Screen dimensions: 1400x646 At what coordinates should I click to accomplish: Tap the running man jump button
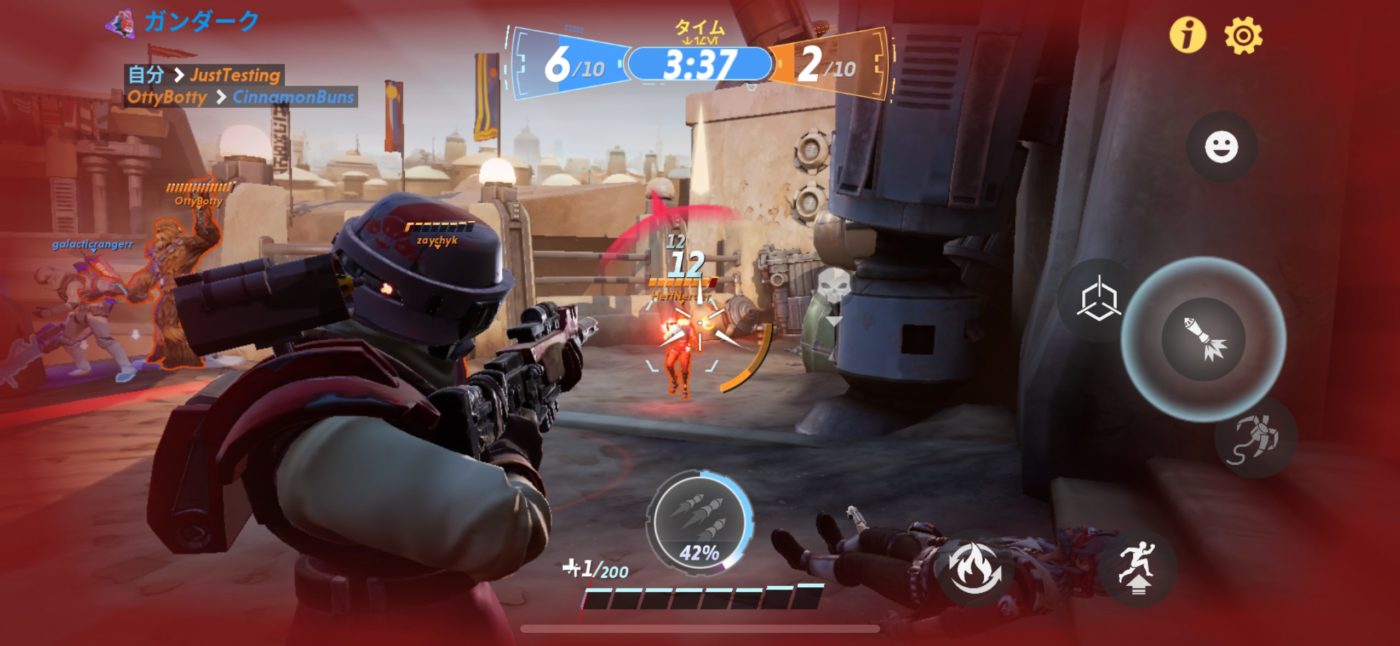1137,568
